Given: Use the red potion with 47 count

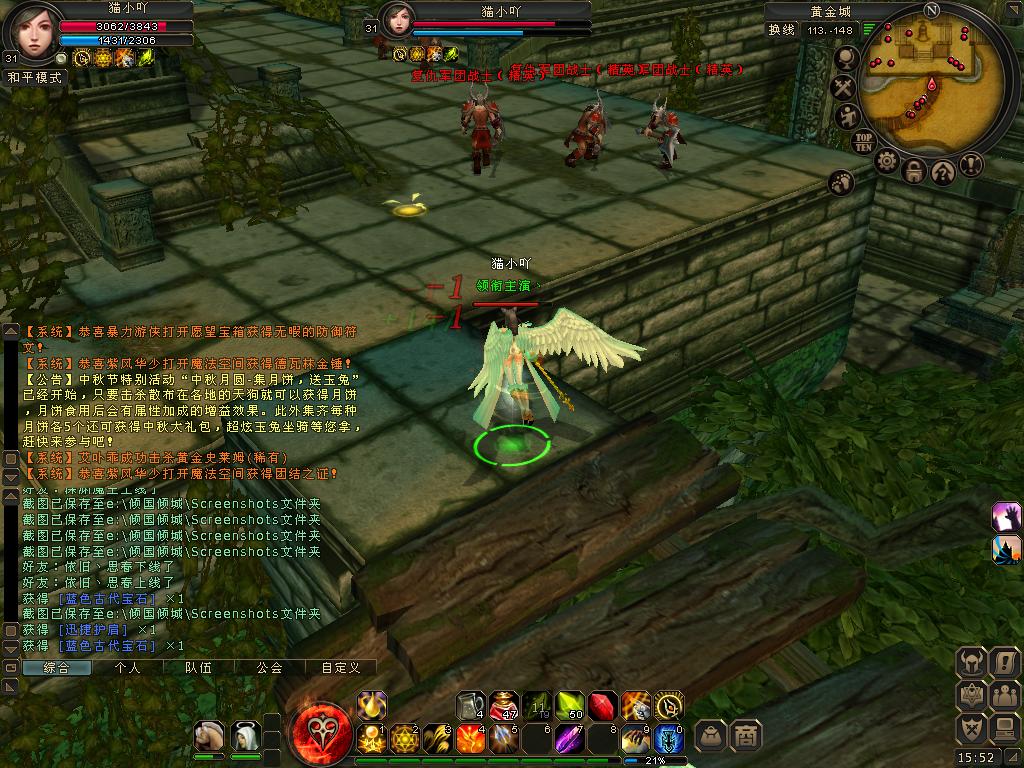Looking at the screenshot, I should pos(505,706).
